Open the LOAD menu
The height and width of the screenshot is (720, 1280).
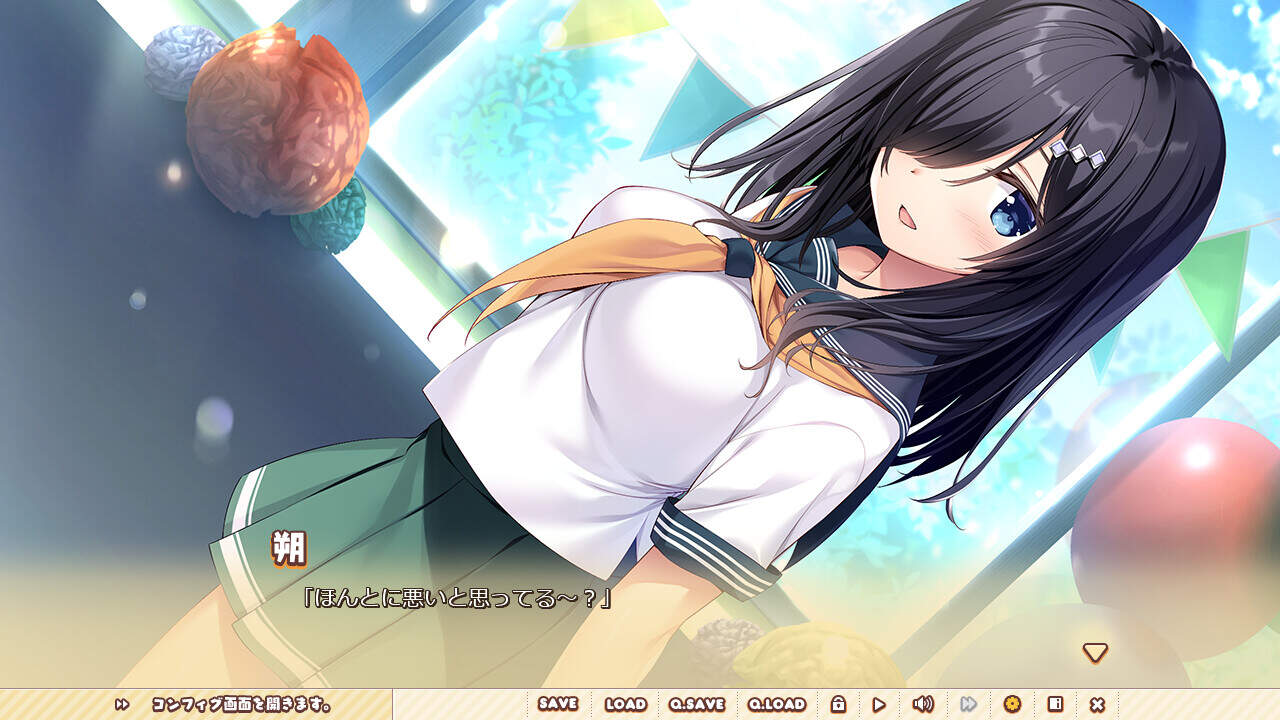(626, 704)
